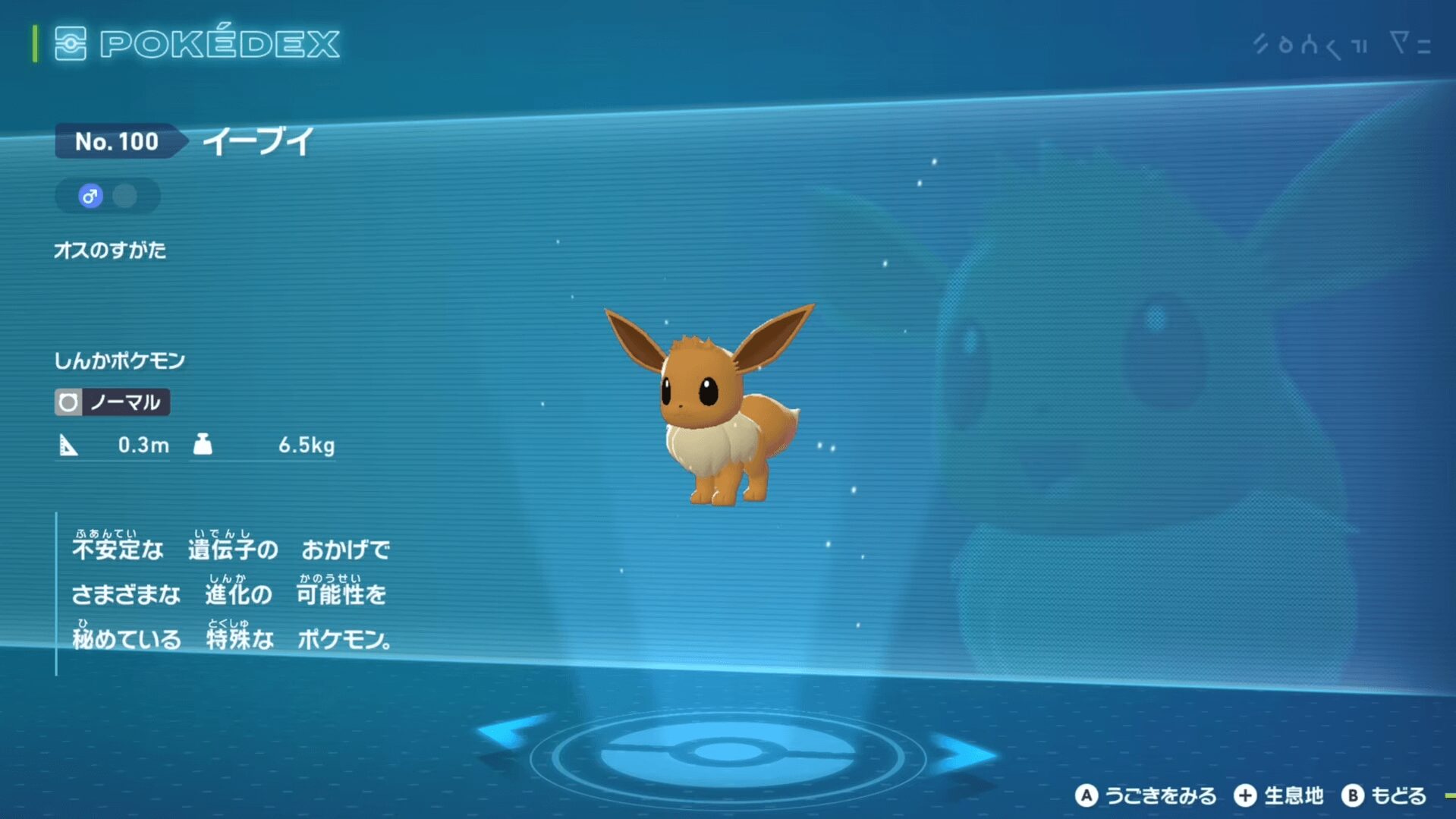Switch to the greyed-out second form dot

point(125,197)
